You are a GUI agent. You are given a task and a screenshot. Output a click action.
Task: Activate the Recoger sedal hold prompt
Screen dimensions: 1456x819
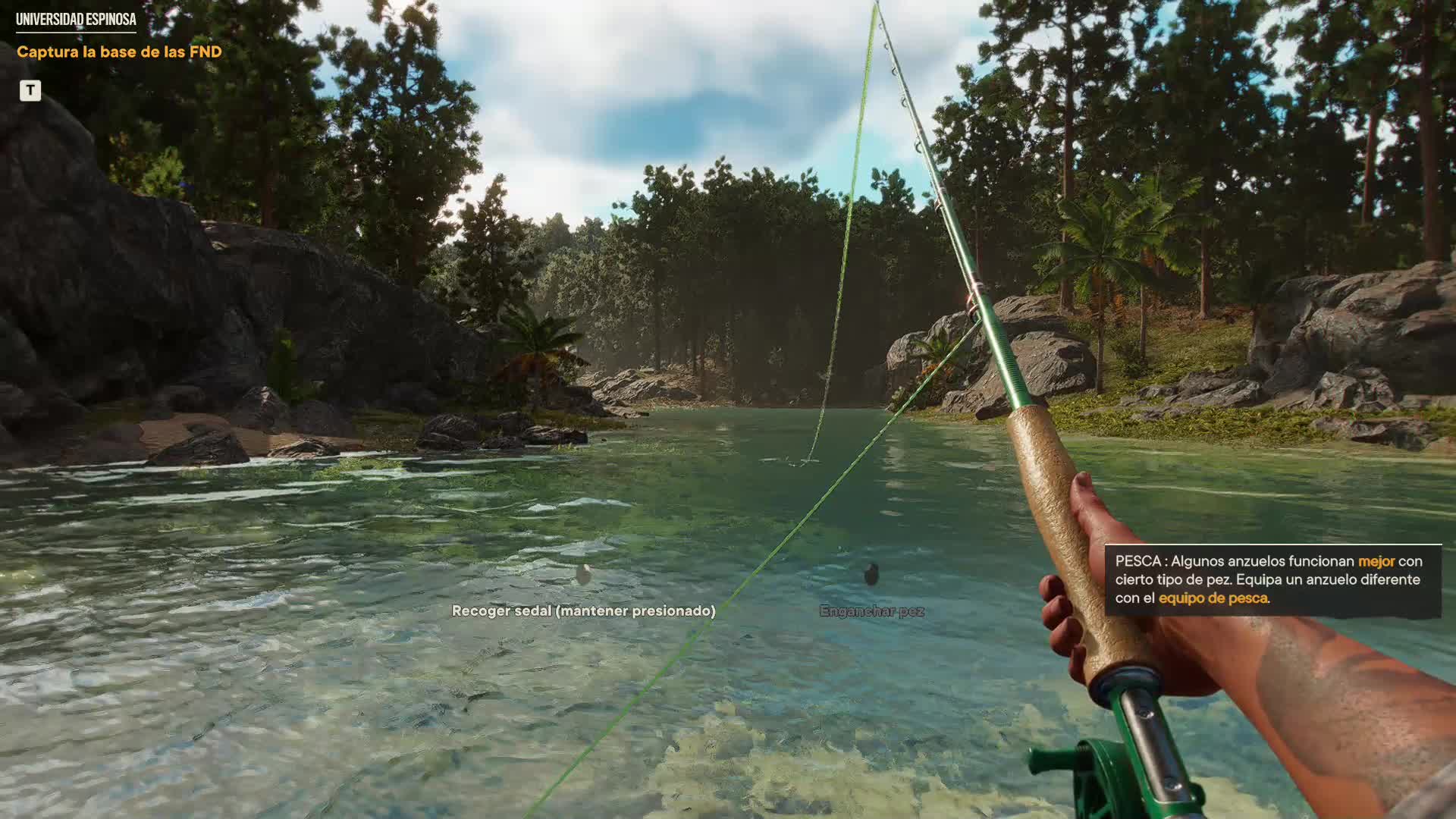(584, 610)
